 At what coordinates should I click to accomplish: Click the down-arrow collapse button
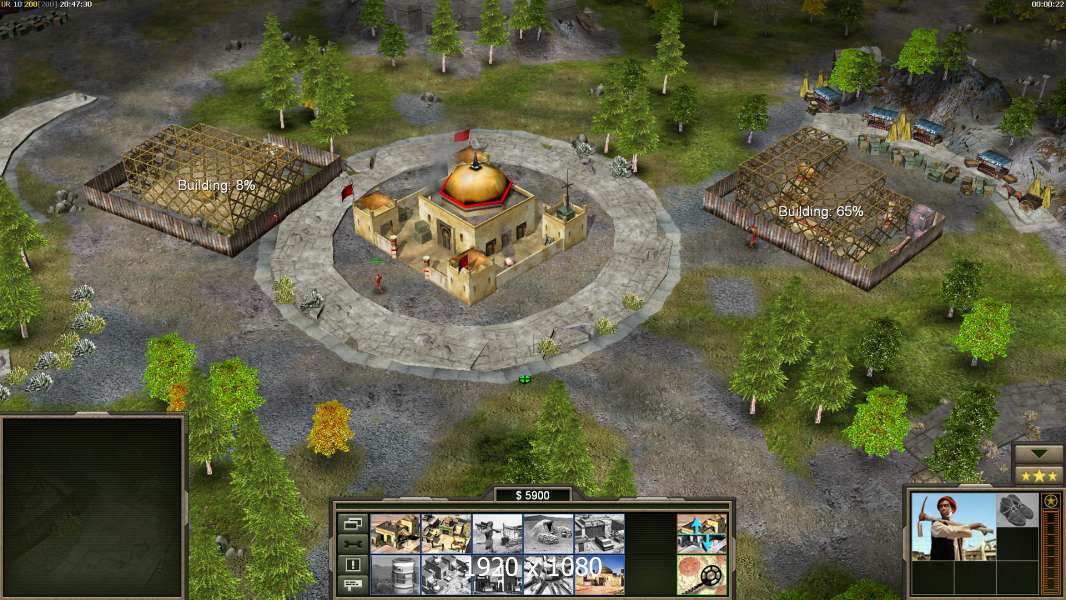(1038, 454)
